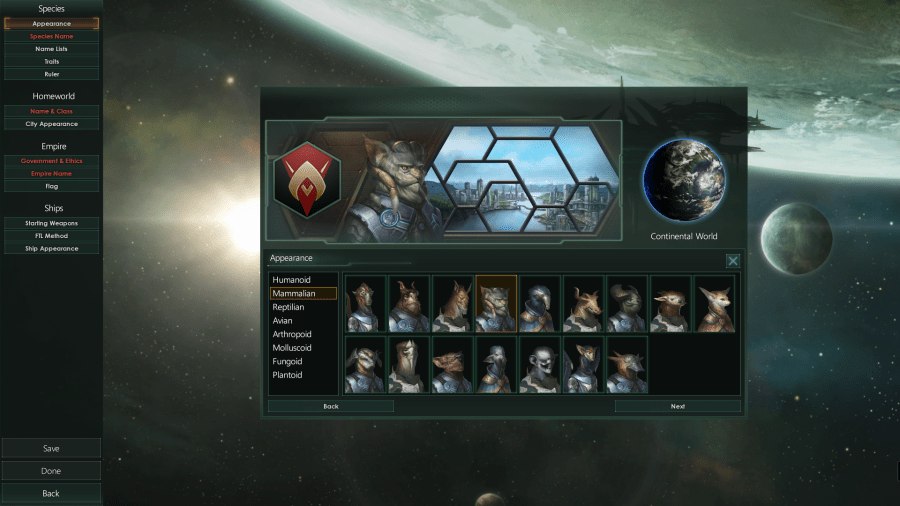
Task: Click Next in the Appearance panel
Action: pyautogui.click(x=677, y=407)
